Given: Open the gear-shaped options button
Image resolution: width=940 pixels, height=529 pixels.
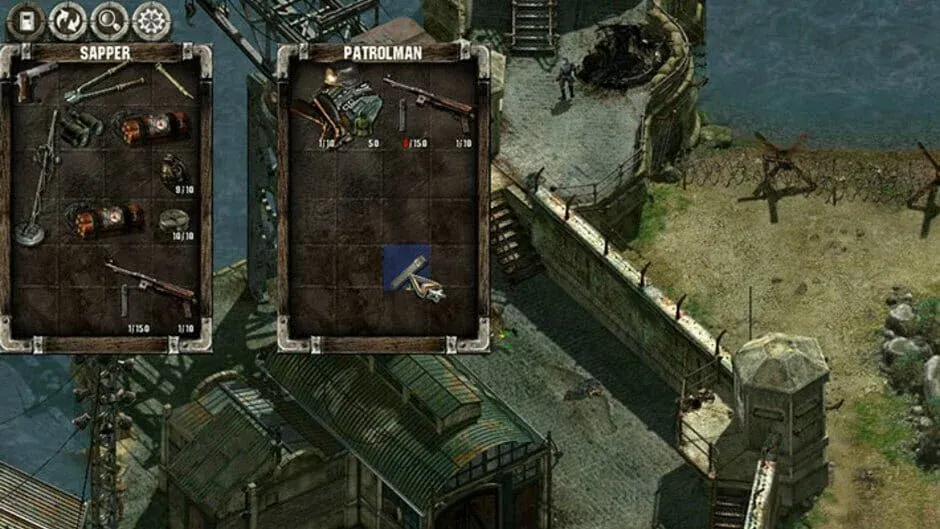Looking at the screenshot, I should coord(151,20).
